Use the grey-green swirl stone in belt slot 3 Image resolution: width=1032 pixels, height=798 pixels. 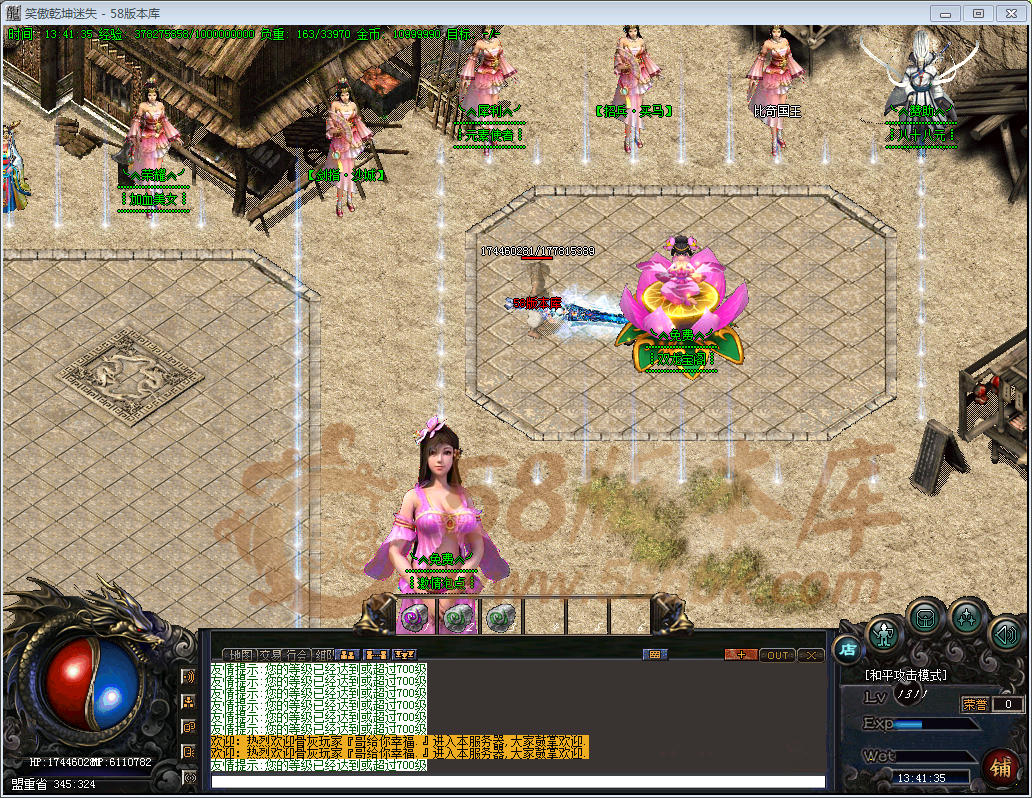[x=500, y=617]
